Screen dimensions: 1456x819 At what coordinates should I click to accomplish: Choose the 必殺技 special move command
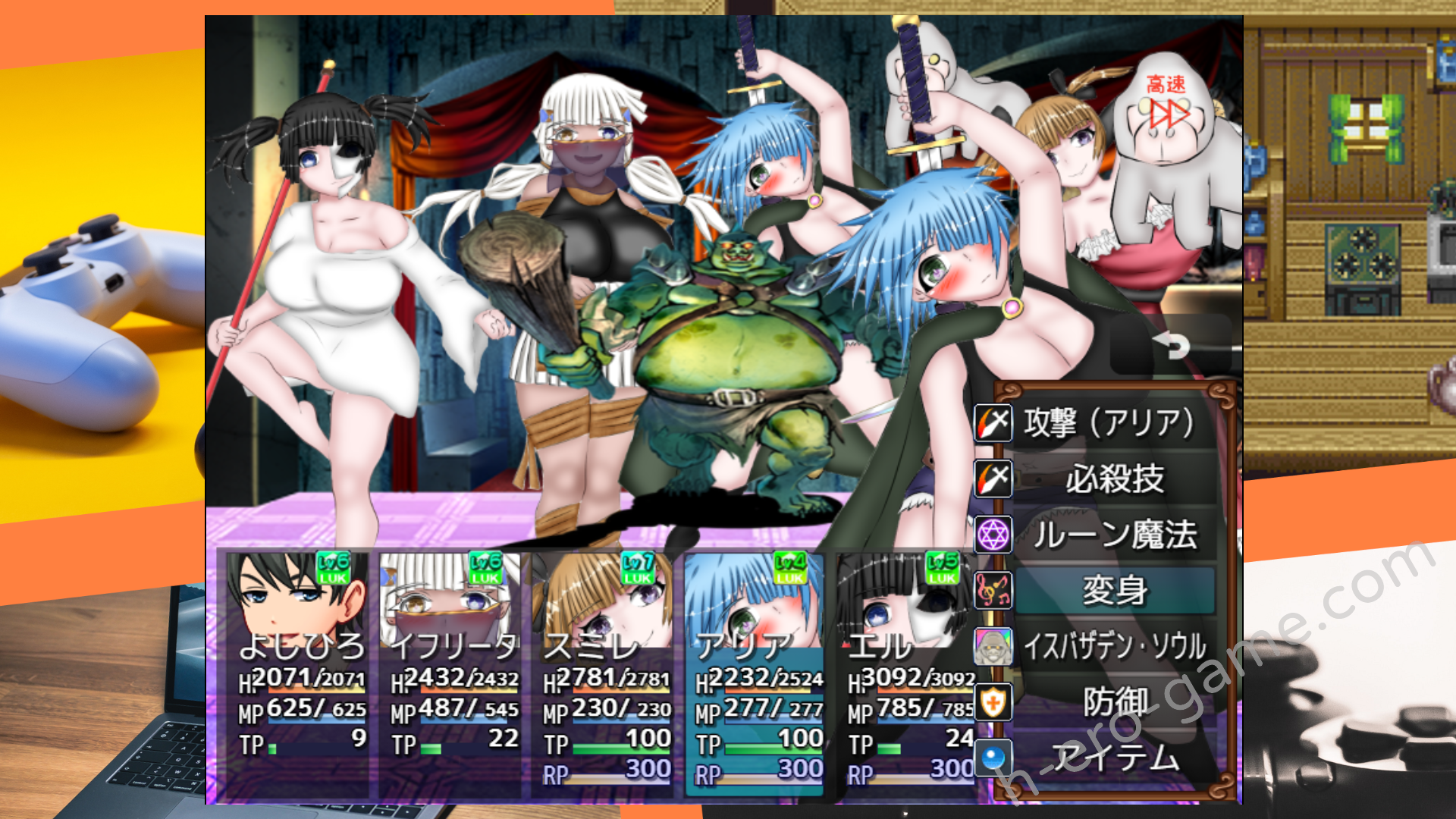click(1113, 479)
